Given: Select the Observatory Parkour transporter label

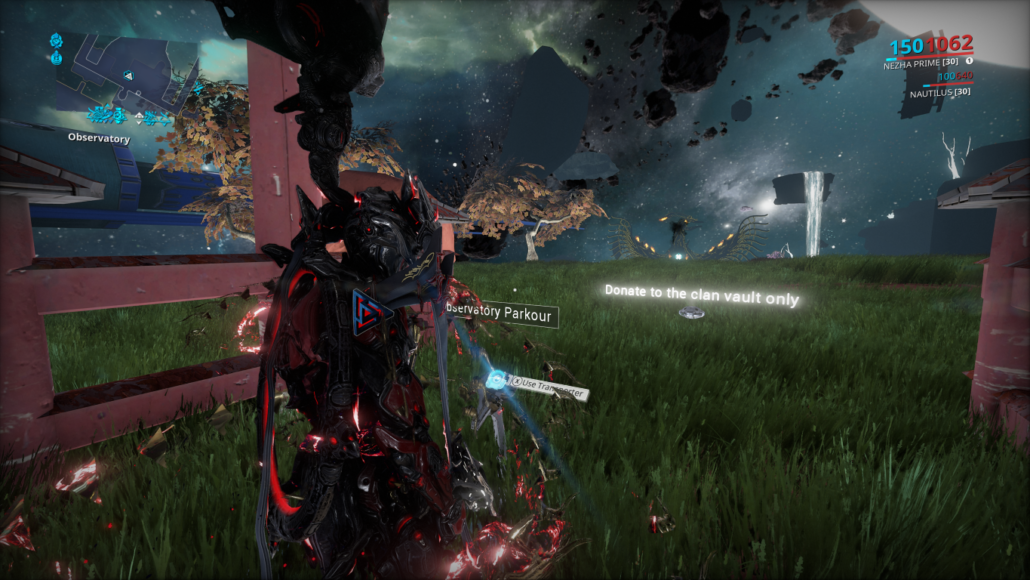Looking at the screenshot, I should coord(502,313).
